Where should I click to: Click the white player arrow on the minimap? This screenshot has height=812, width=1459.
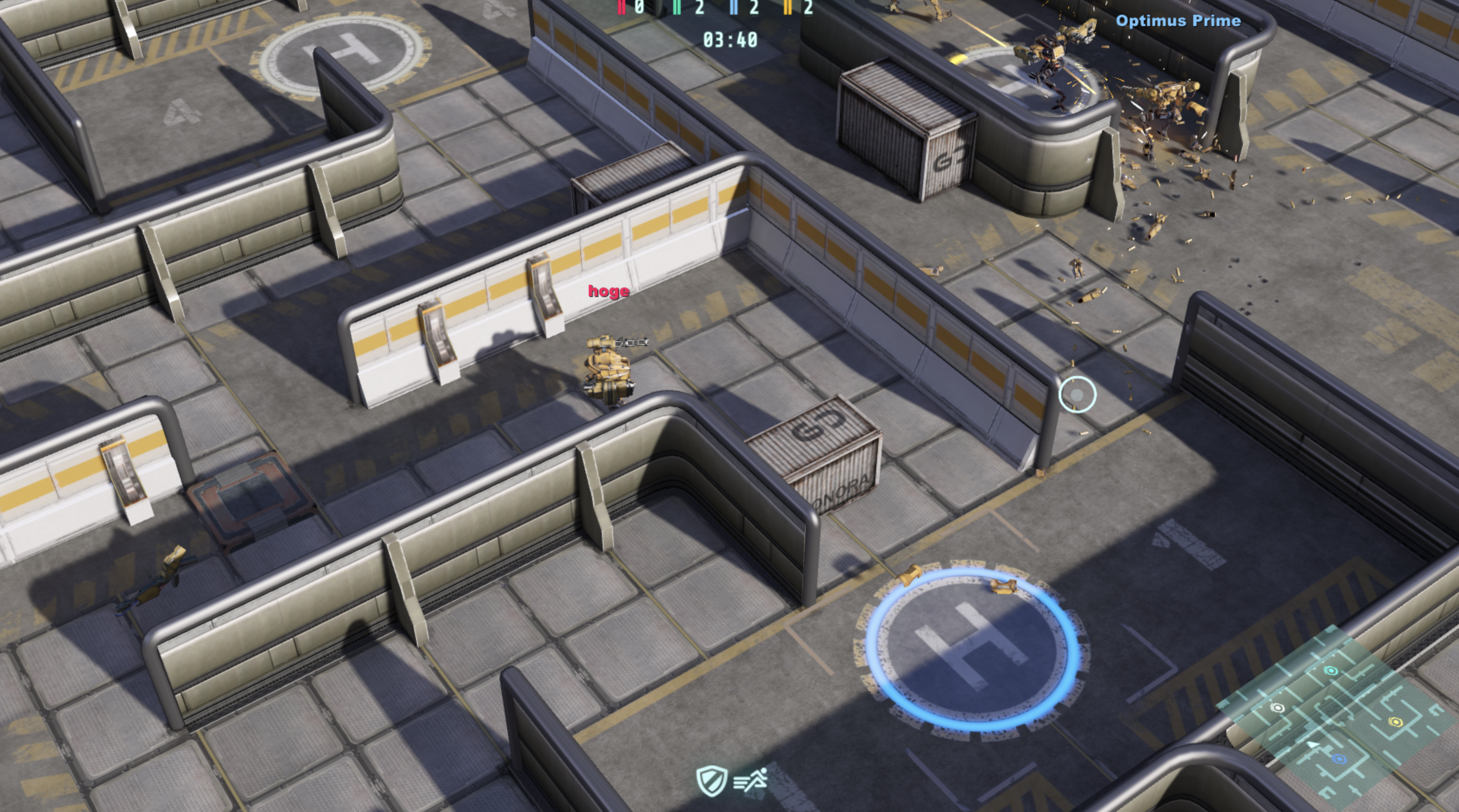click(1312, 744)
